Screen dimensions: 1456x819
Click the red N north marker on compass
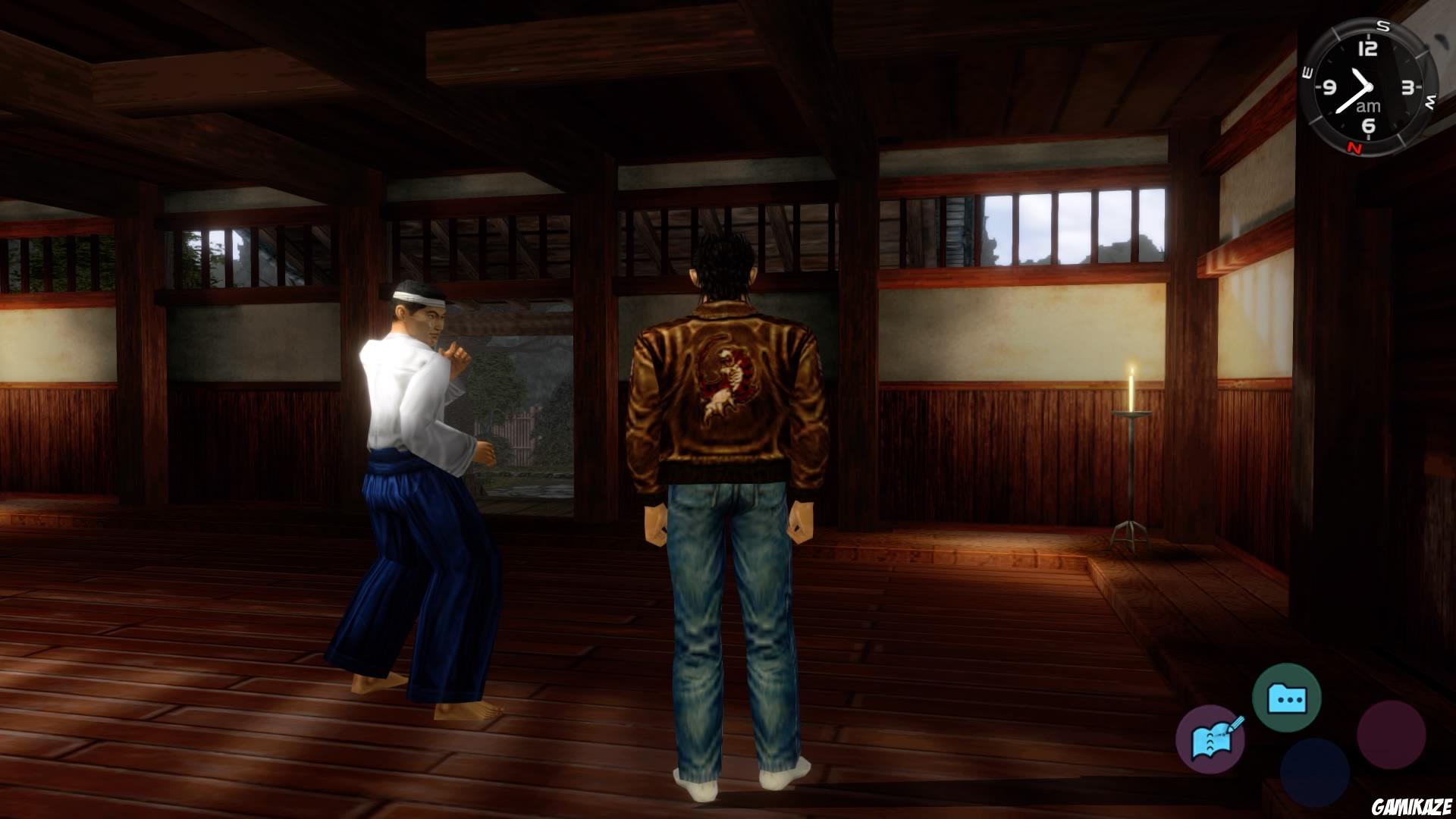pyautogui.click(x=1356, y=147)
